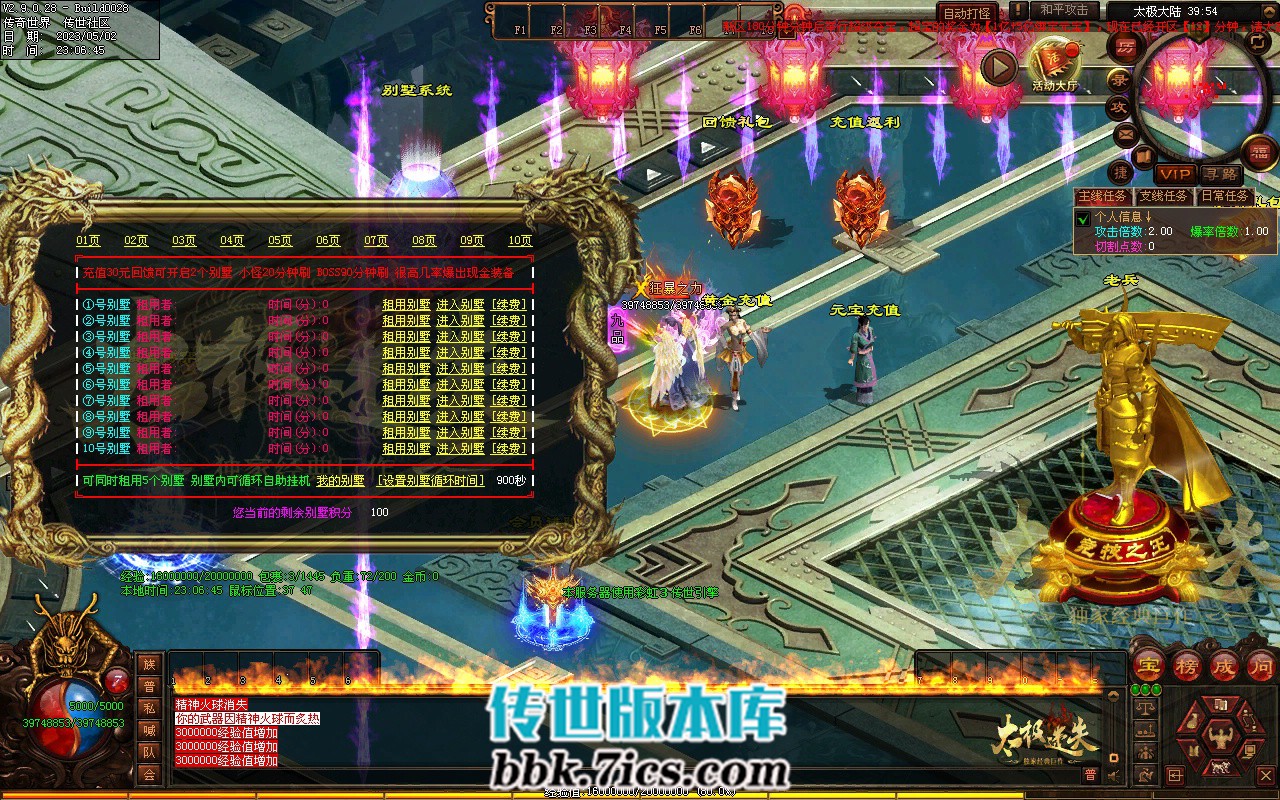This screenshot has height=800, width=1280.
Task: Switch to 支线任务 quest tab
Action: pyautogui.click(x=1163, y=196)
